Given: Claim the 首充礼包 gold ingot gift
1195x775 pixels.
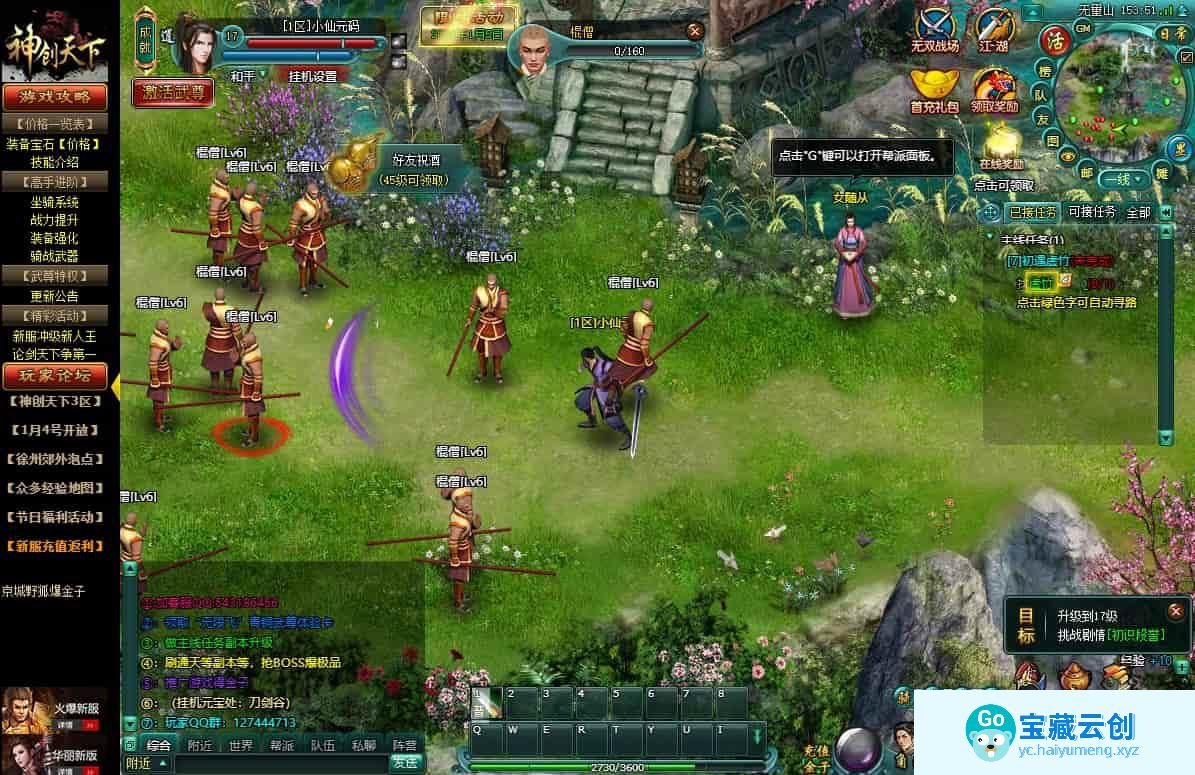Looking at the screenshot, I should point(934,86).
